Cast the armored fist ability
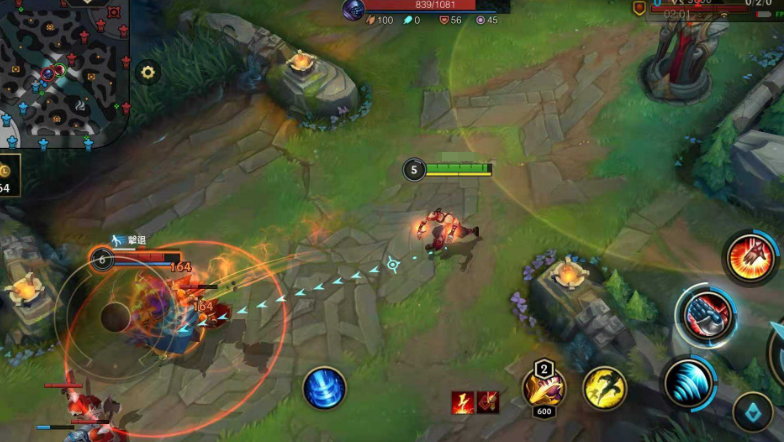This screenshot has width=784, height=442. coord(705,314)
